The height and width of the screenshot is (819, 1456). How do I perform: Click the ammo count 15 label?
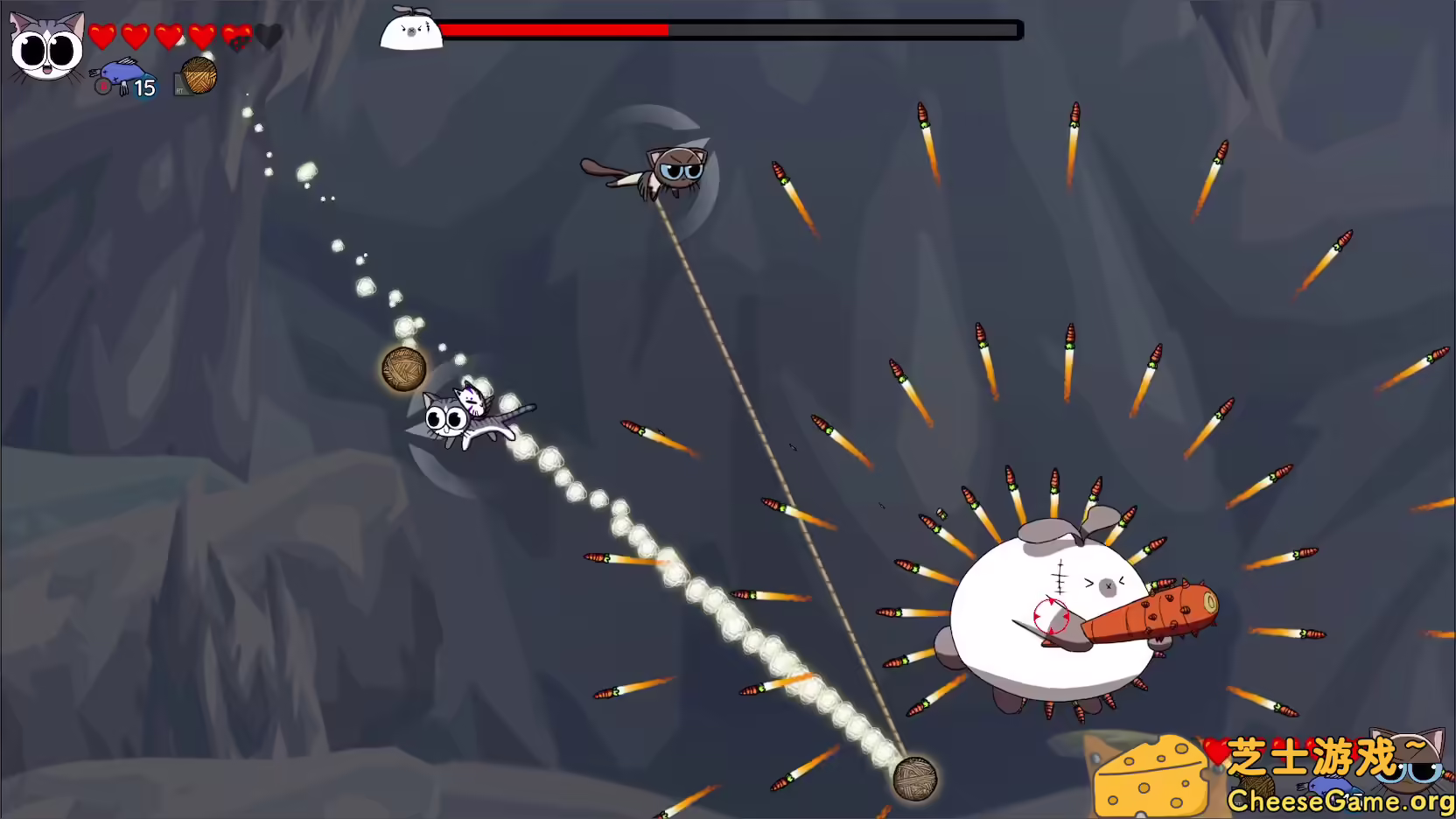[145, 87]
